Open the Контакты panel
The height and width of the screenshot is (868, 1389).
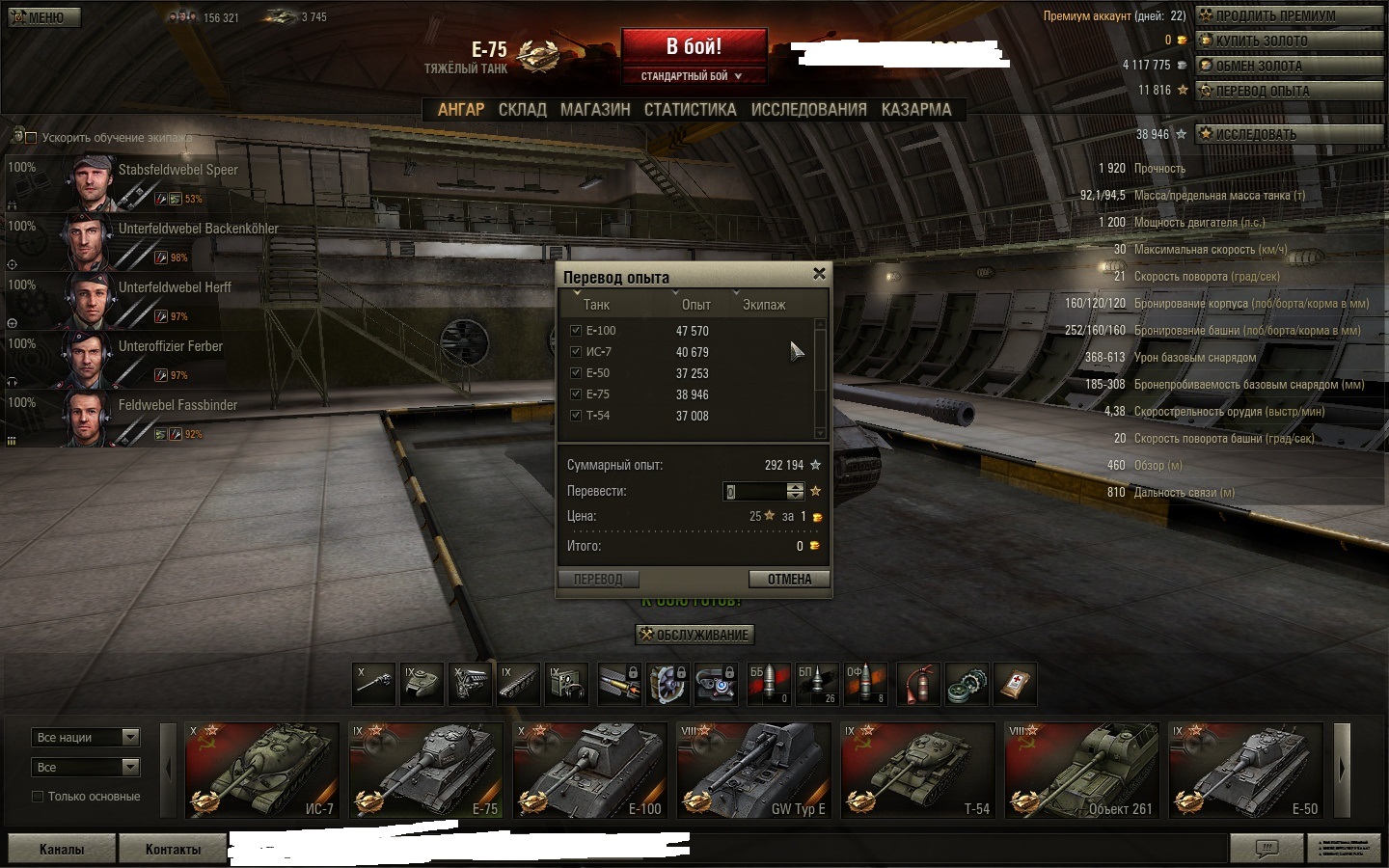pos(173,849)
